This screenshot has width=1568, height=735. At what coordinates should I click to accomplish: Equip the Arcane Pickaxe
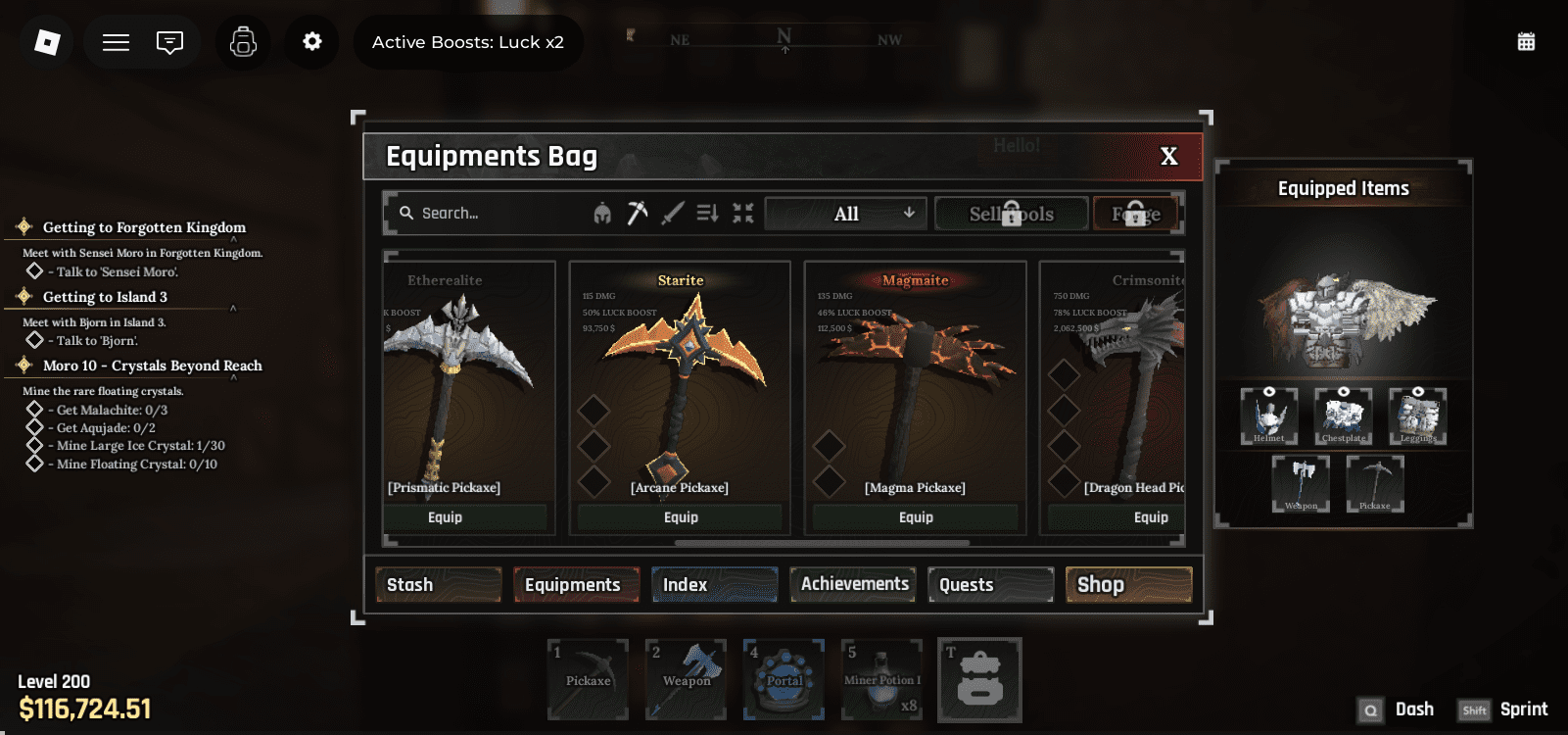[x=681, y=517]
